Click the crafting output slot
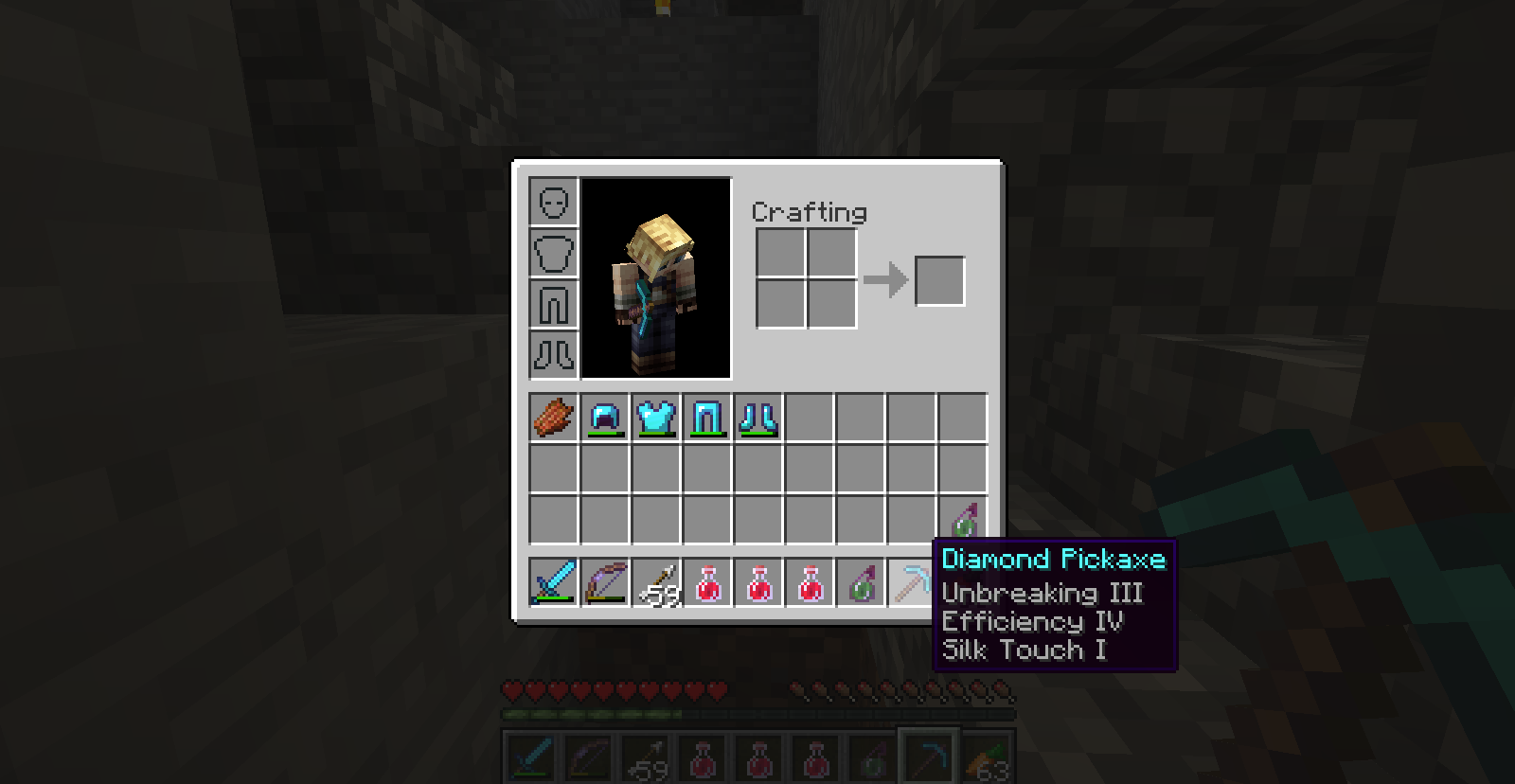 pos(940,280)
